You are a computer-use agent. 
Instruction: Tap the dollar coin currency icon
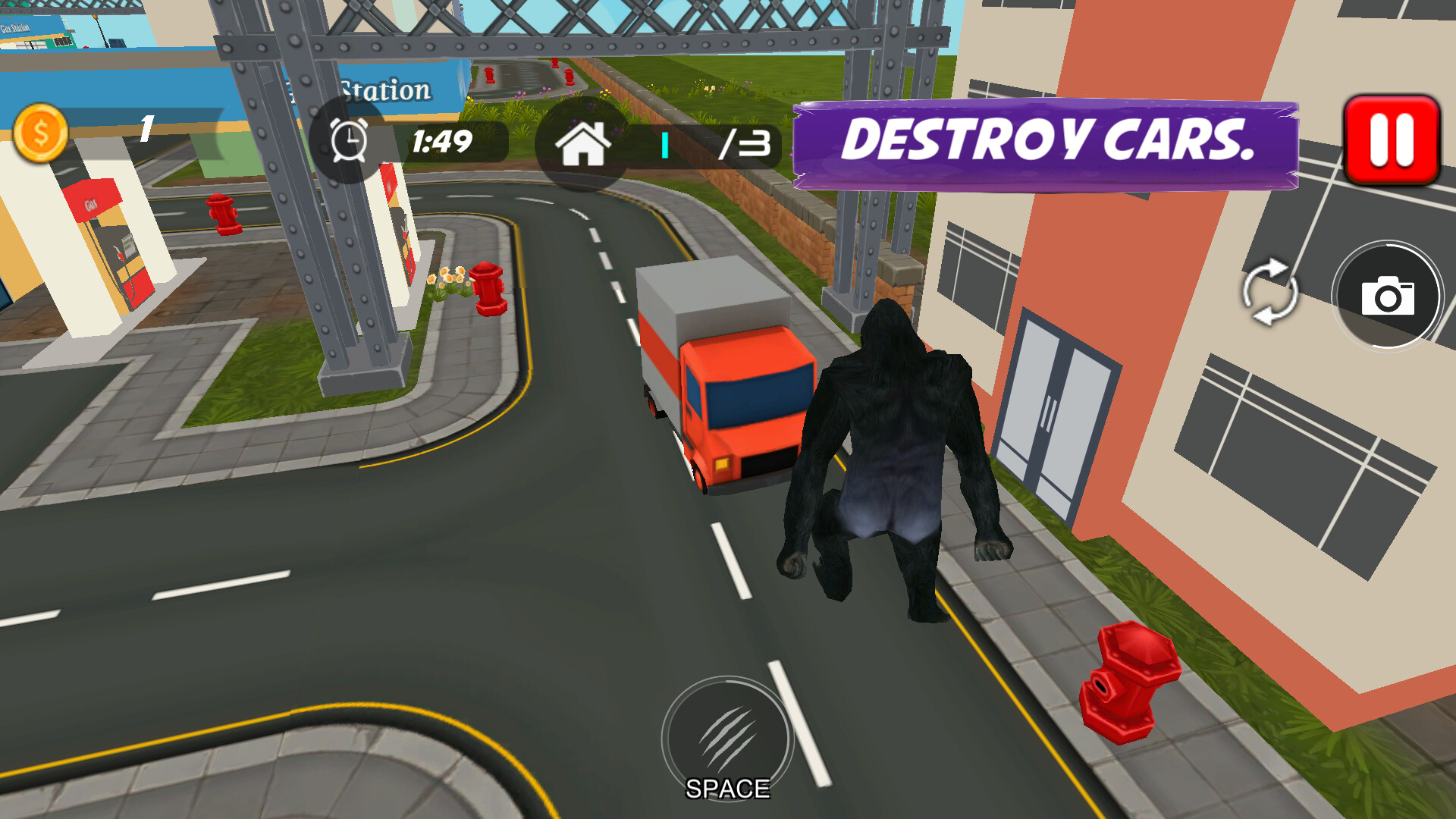(42, 130)
